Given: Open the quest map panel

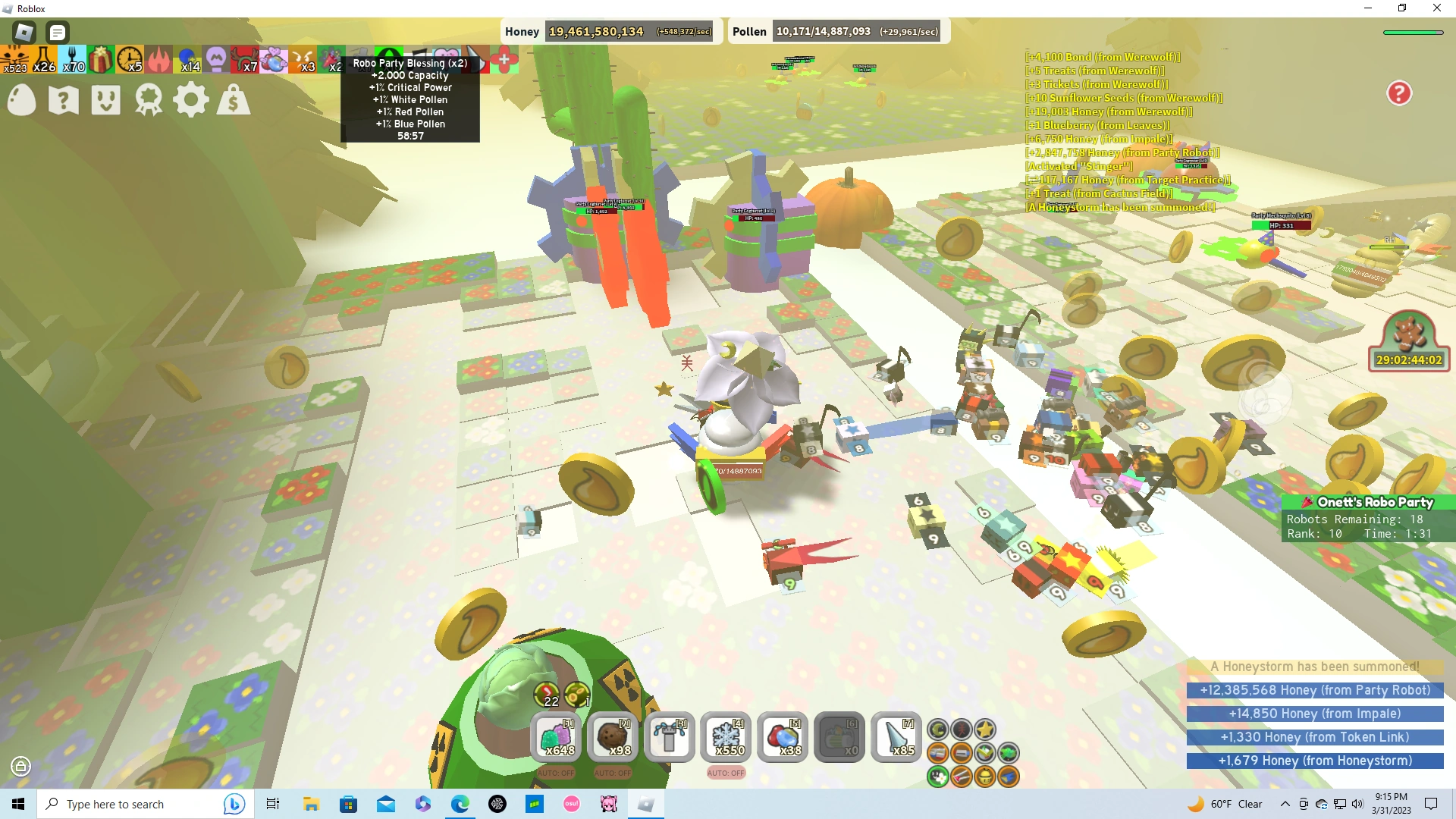Looking at the screenshot, I should point(63,99).
